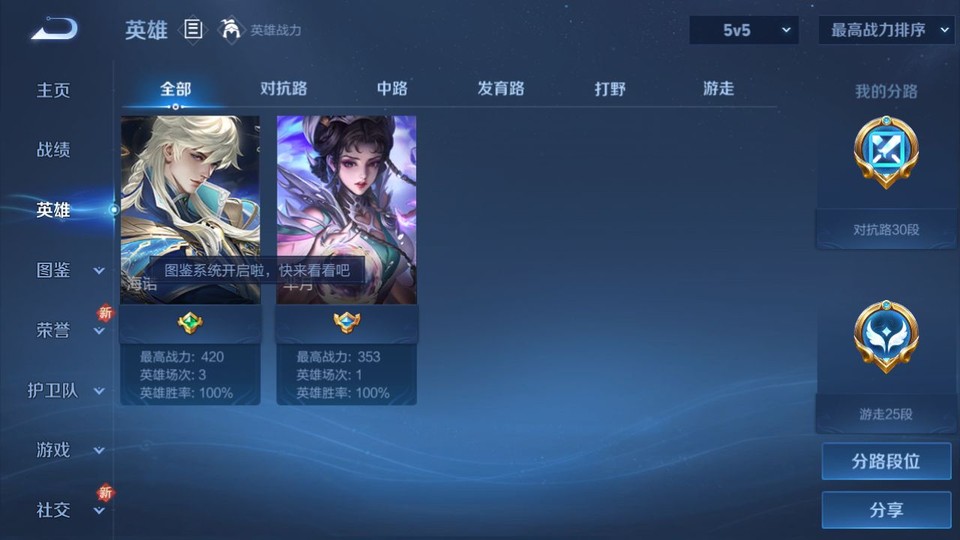
Task: Switch to the 中路 tab
Action: coord(392,88)
